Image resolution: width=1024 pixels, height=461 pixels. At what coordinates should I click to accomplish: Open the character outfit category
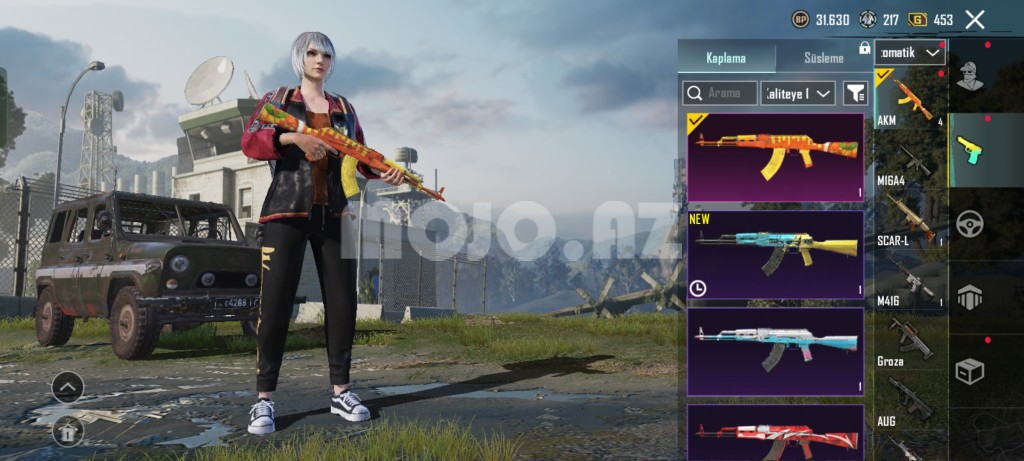pos(969,76)
